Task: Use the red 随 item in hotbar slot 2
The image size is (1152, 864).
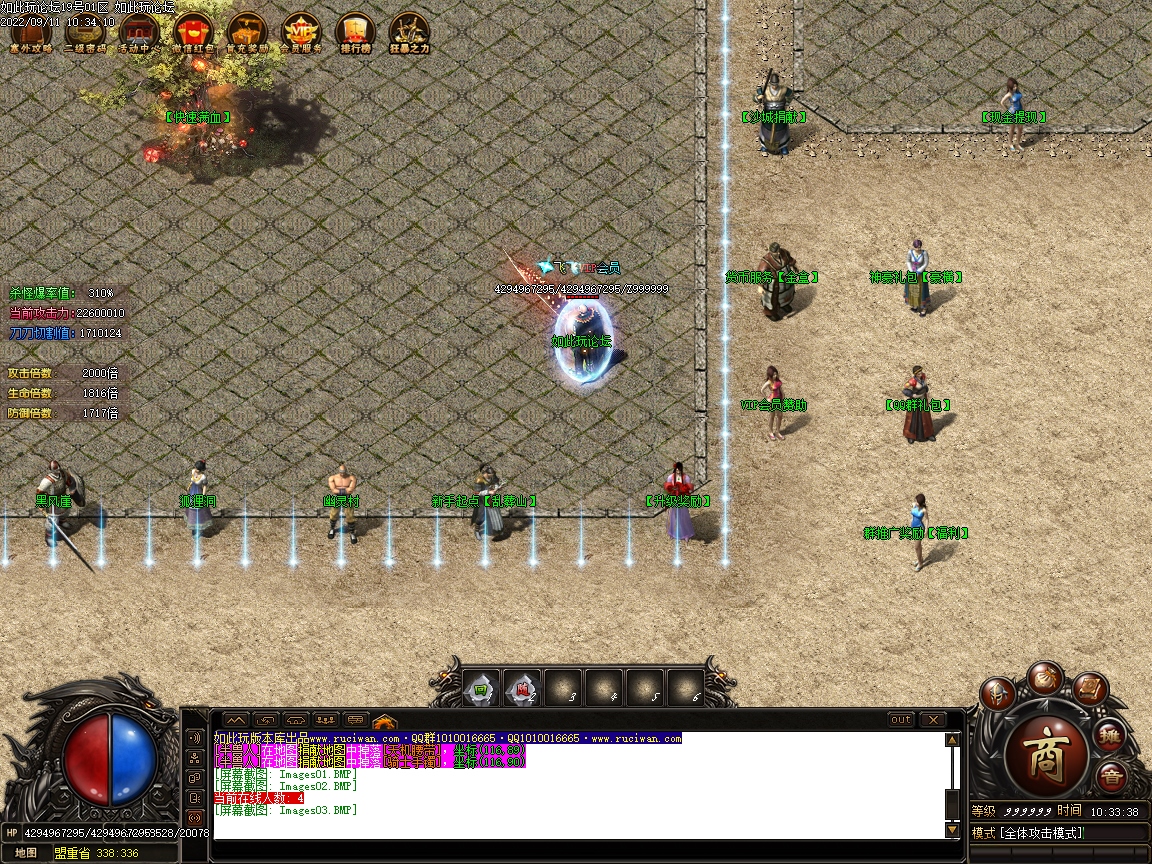Action: tap(521, 688)
